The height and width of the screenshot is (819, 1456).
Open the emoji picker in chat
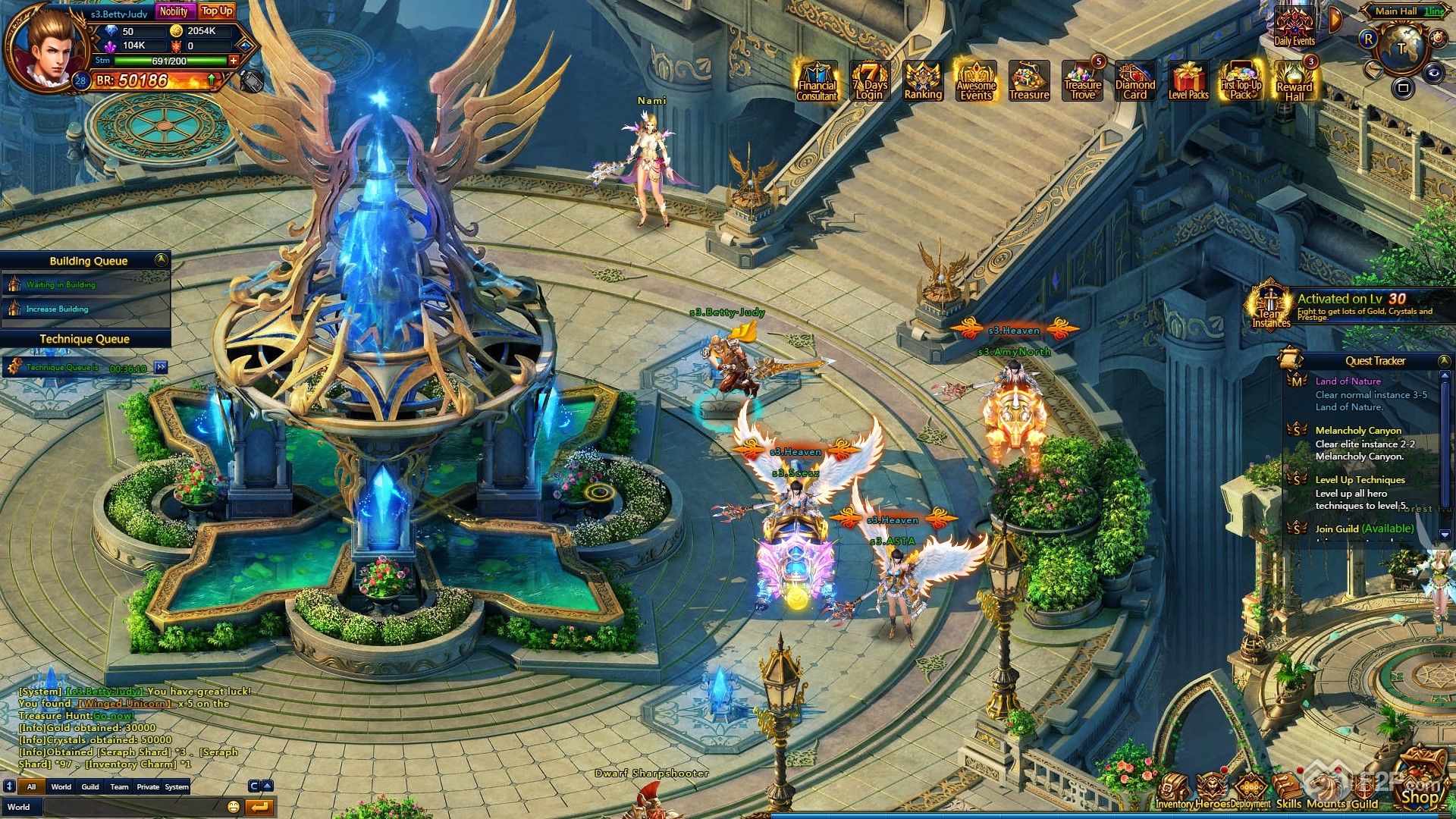[x=234, y=807]
